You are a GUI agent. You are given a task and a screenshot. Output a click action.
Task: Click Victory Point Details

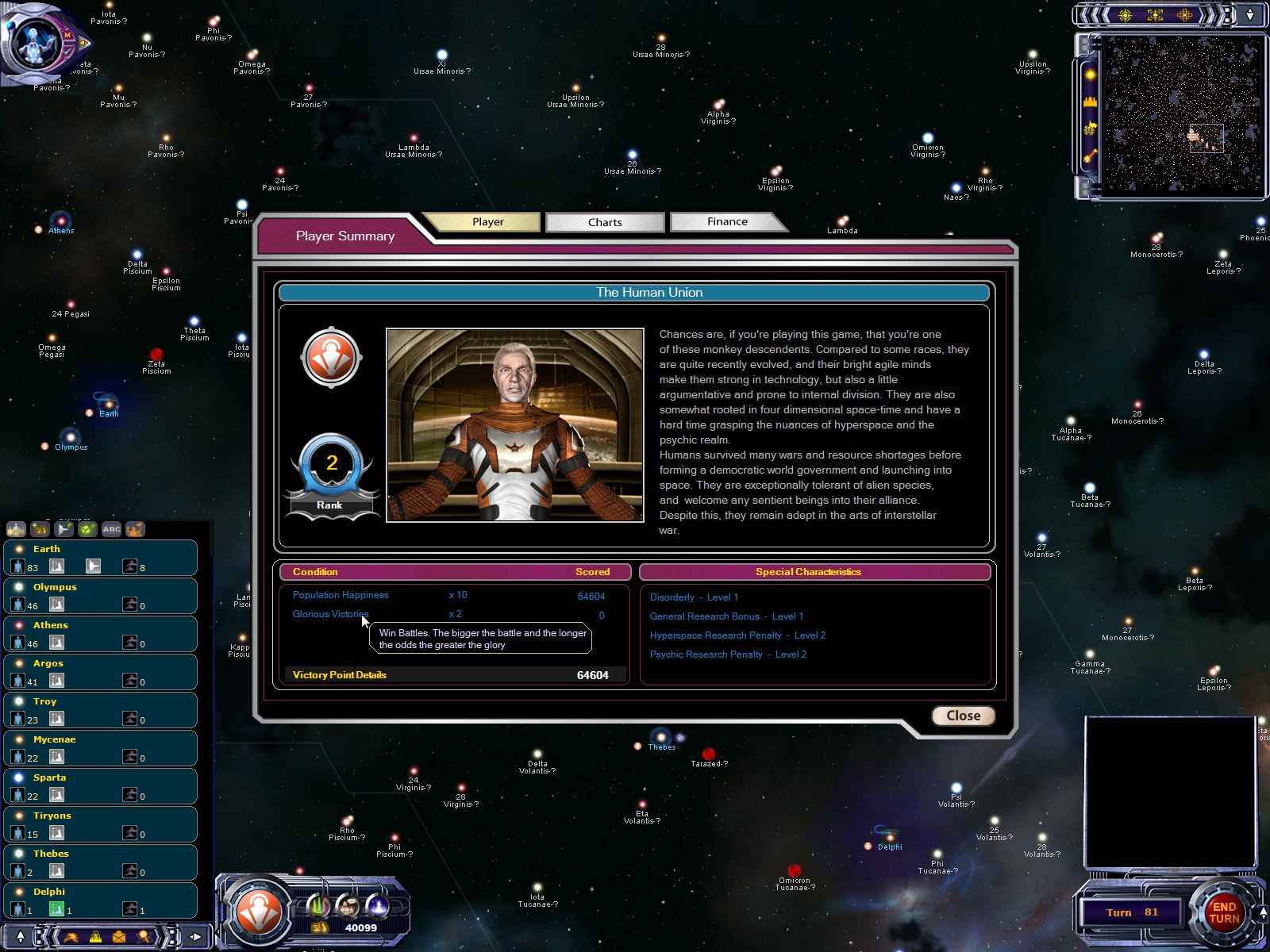pos(340,675)
